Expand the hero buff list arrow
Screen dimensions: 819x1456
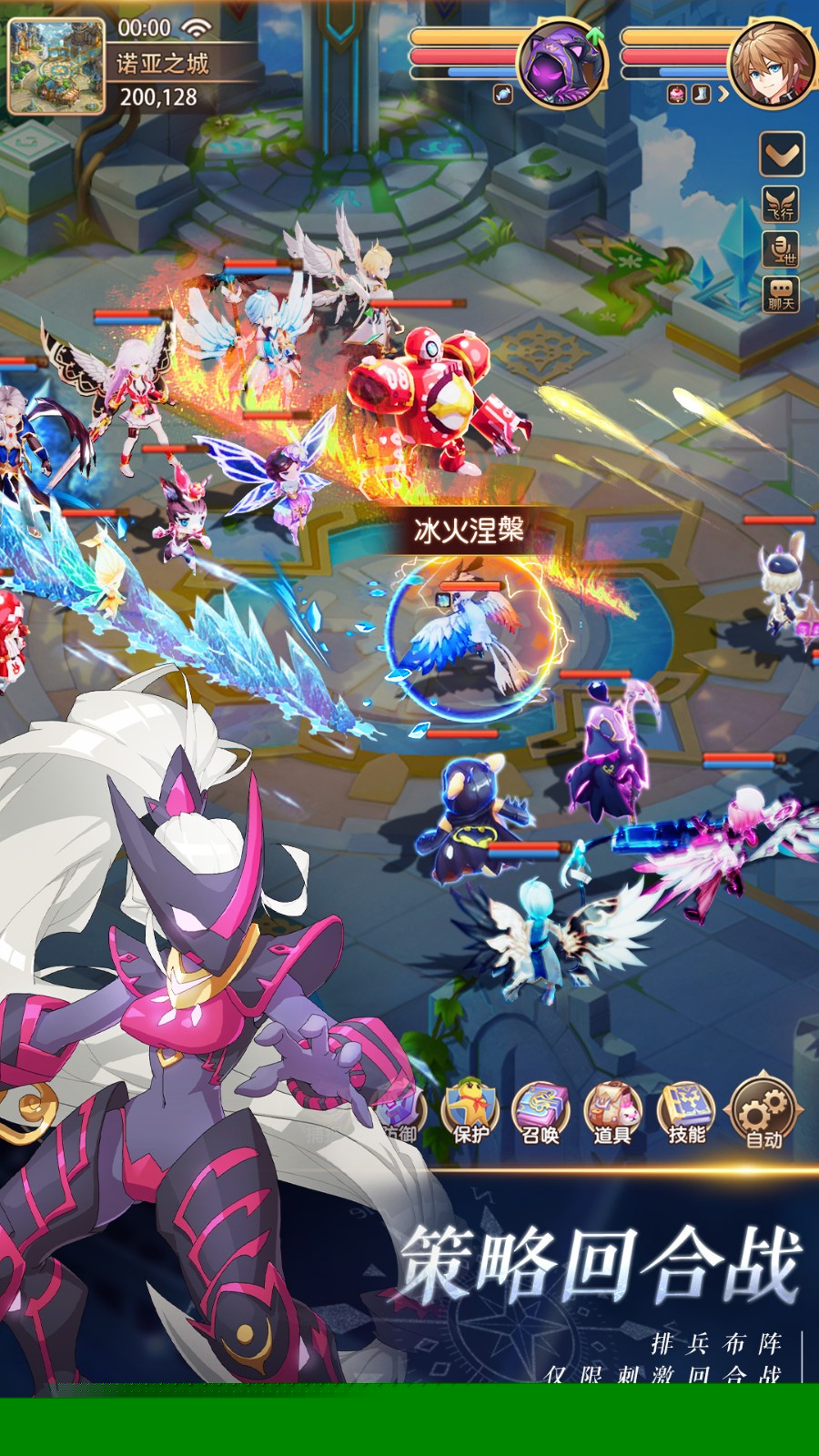click(x=723, y=94)
